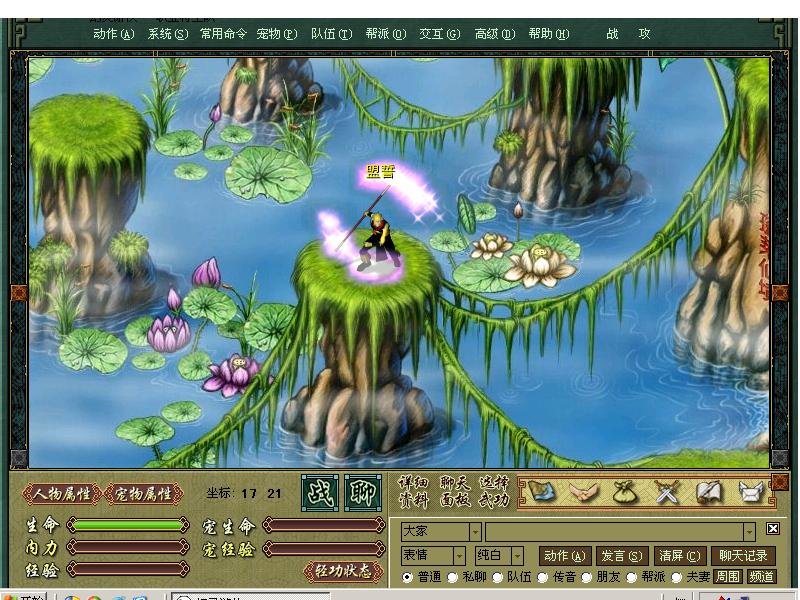The image size is (800, 600).
Task: Open the 帮派 (Guild) menu
Action: (x=385, y=33)
